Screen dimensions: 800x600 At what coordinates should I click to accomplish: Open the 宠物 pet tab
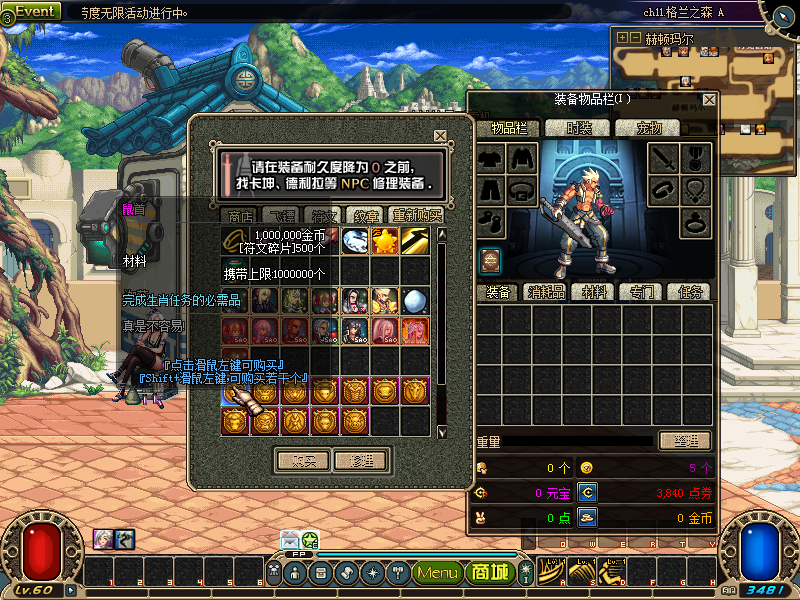pyautogui.click(x=652, y=128)
